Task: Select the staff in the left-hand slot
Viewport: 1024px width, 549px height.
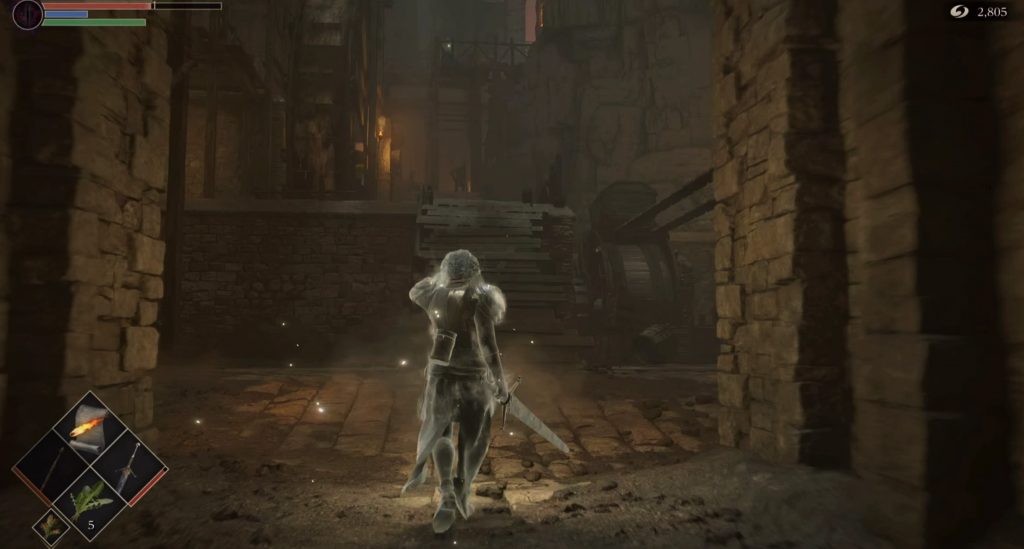Action: coord(51,466)
